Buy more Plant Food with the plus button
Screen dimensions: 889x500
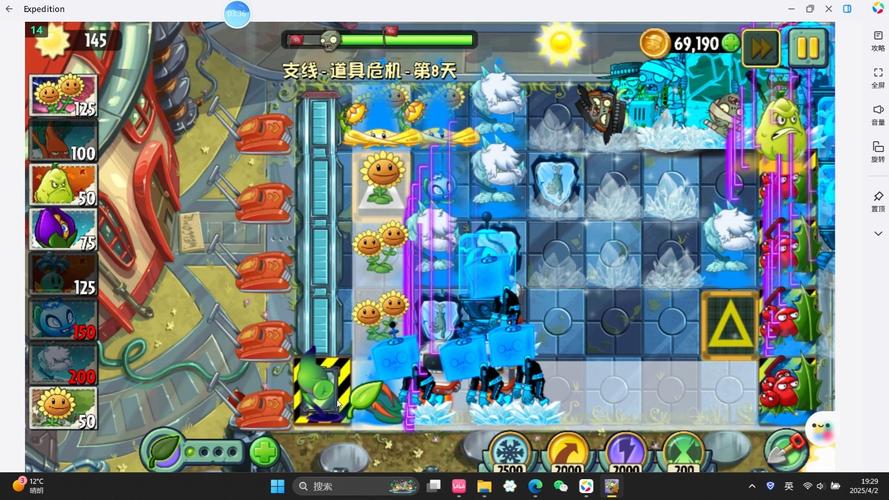[x=263, y=450]
